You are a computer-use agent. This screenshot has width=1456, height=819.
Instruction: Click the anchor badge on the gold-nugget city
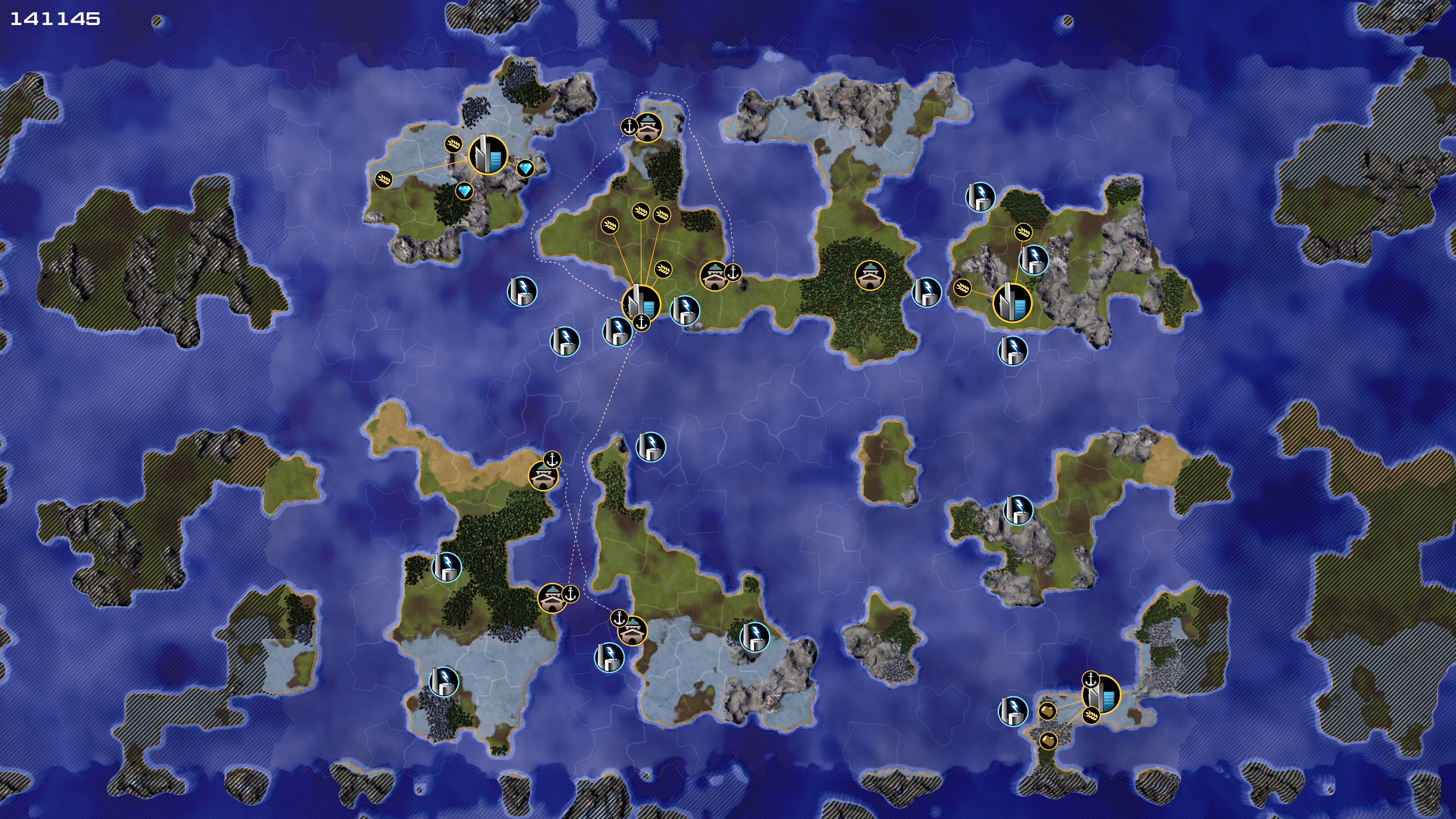[1090, 679]
